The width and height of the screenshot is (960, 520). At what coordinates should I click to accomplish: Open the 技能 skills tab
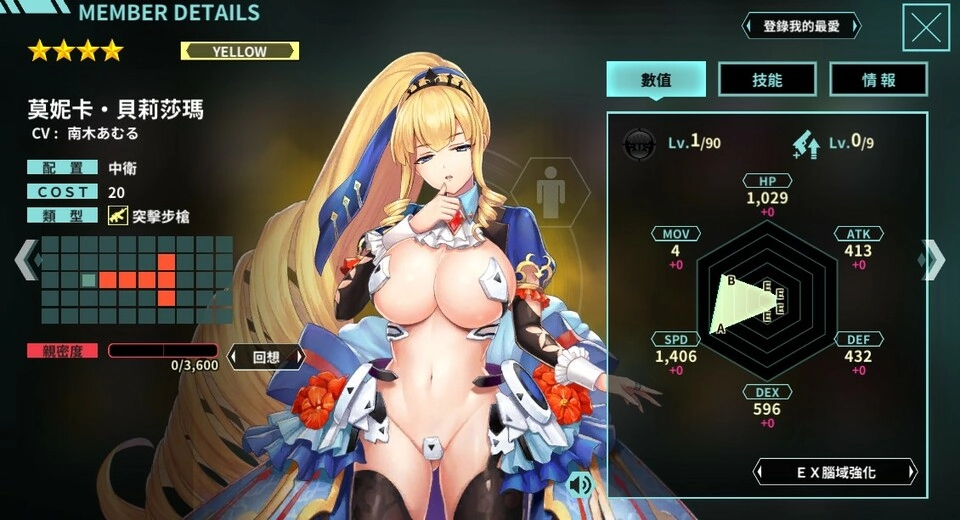click(x=767, y=80)
